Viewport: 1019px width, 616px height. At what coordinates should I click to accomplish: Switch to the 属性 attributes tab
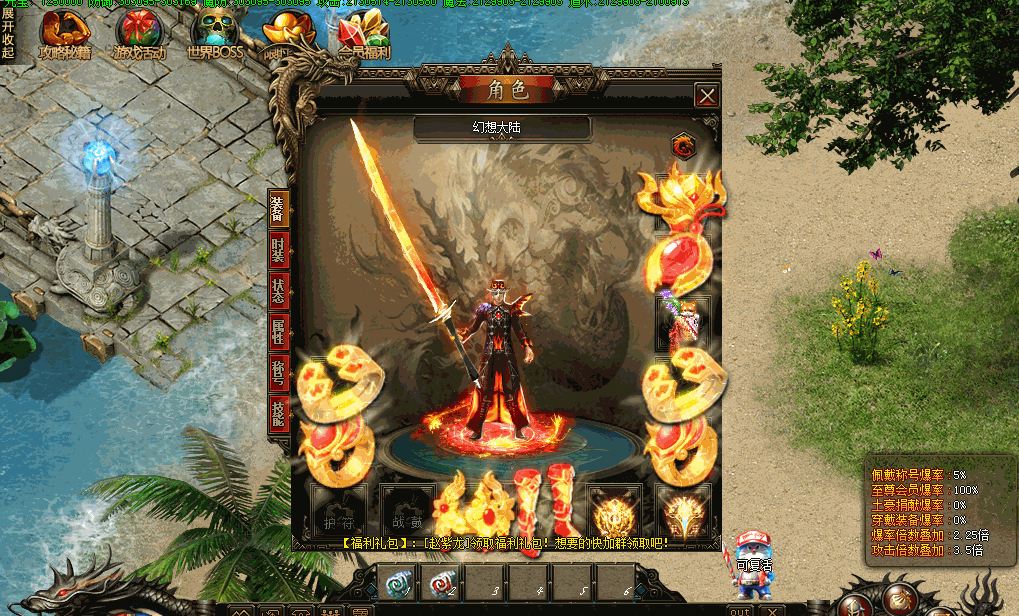point(279,330)
